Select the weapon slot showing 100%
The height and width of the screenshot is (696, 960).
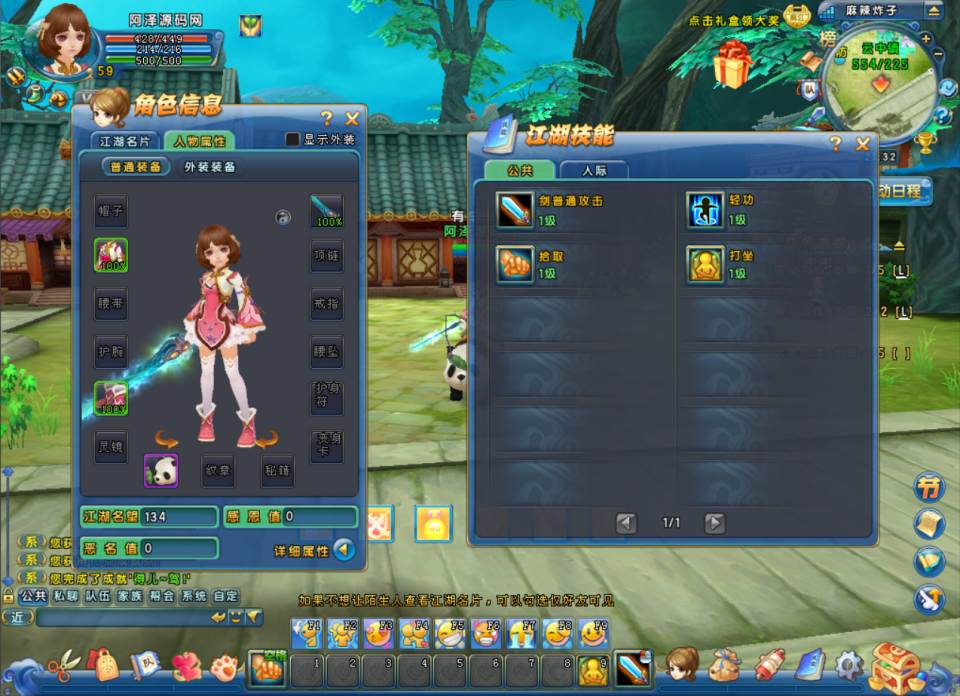(x=326, y=210)
